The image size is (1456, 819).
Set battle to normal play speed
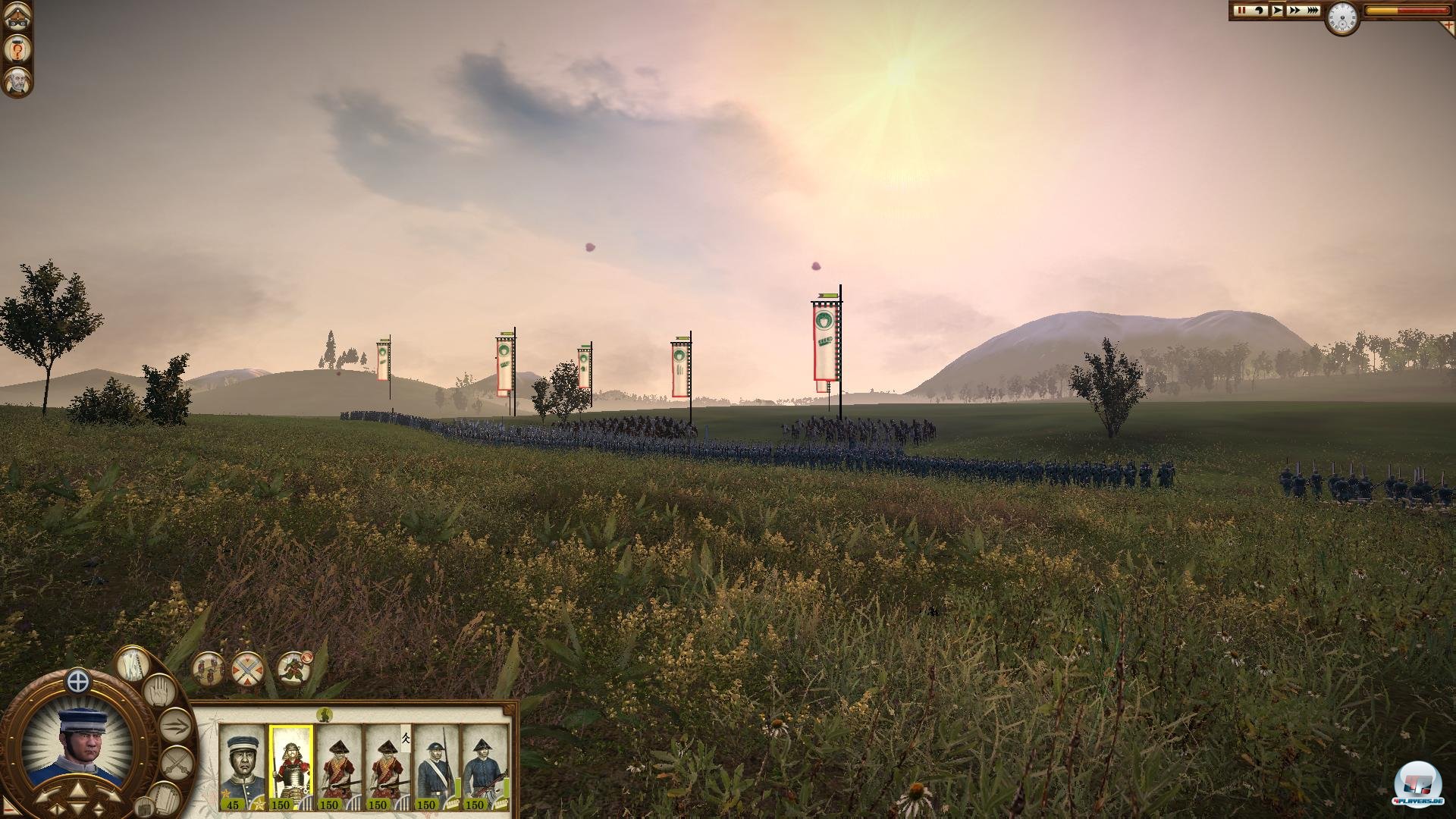pyautogui.click(x=1277, y=11)
